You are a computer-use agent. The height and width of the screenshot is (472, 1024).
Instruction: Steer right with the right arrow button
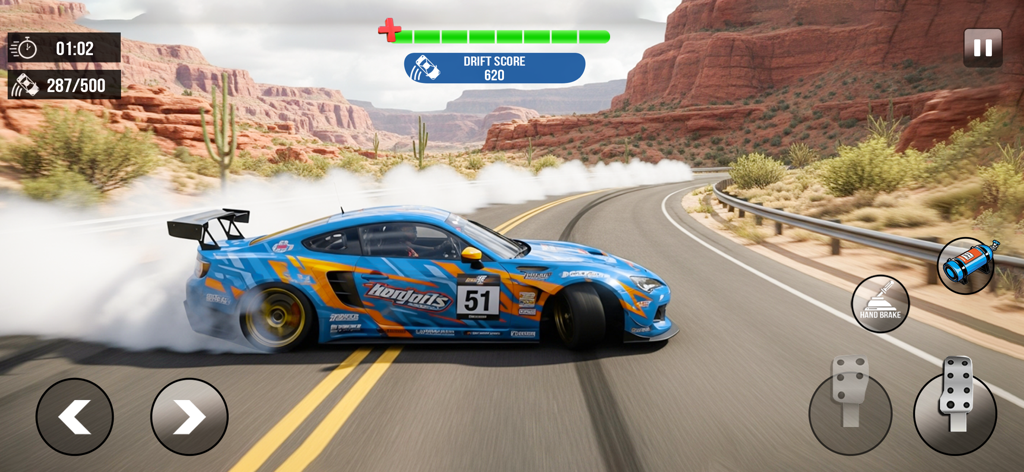(189, 416)
